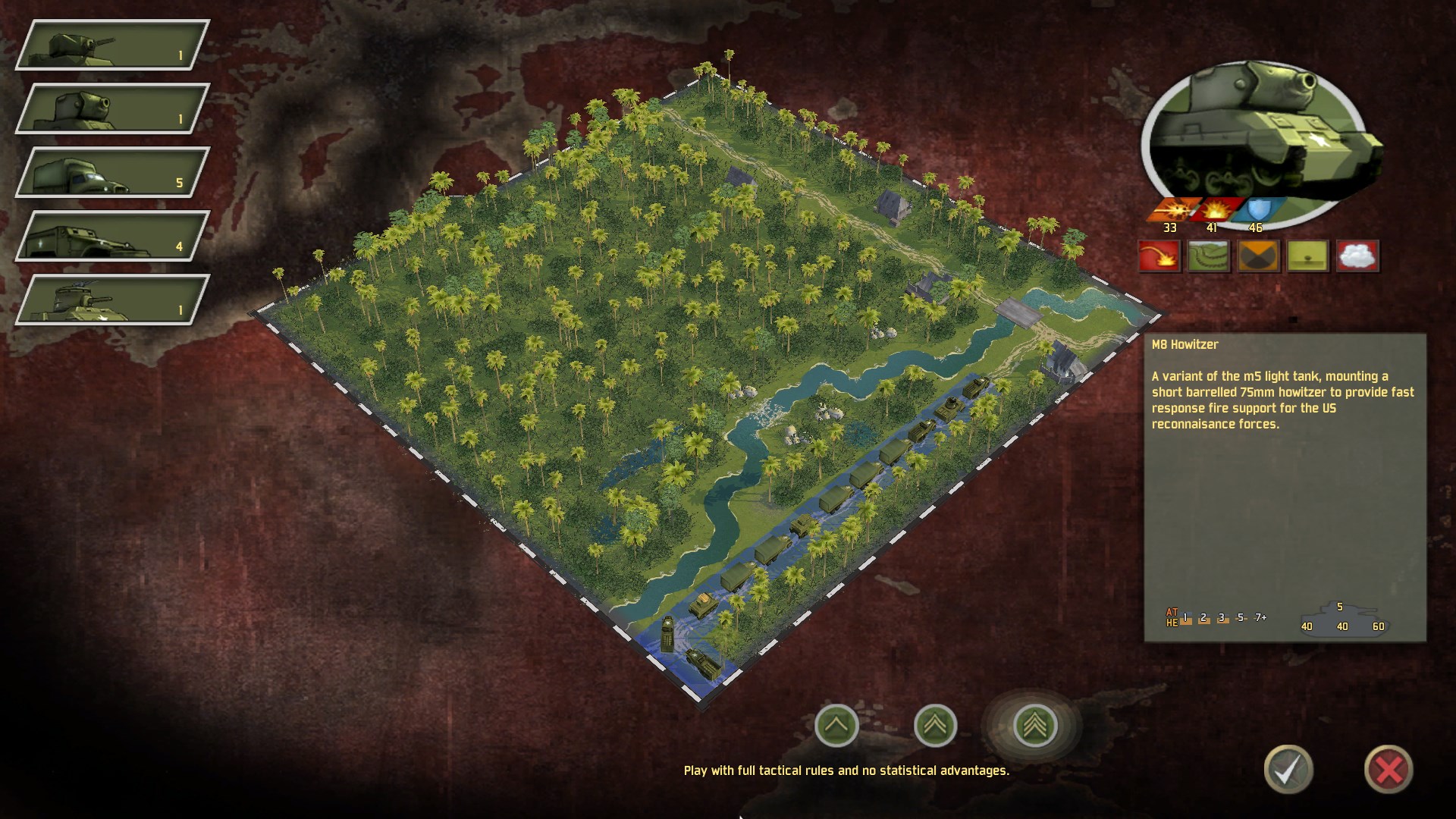The width and height of the screenshot is (1456, 819).
Task: Activate the white smoke cloud icon
Action: pyautogui.click(x=1357, y=256)
